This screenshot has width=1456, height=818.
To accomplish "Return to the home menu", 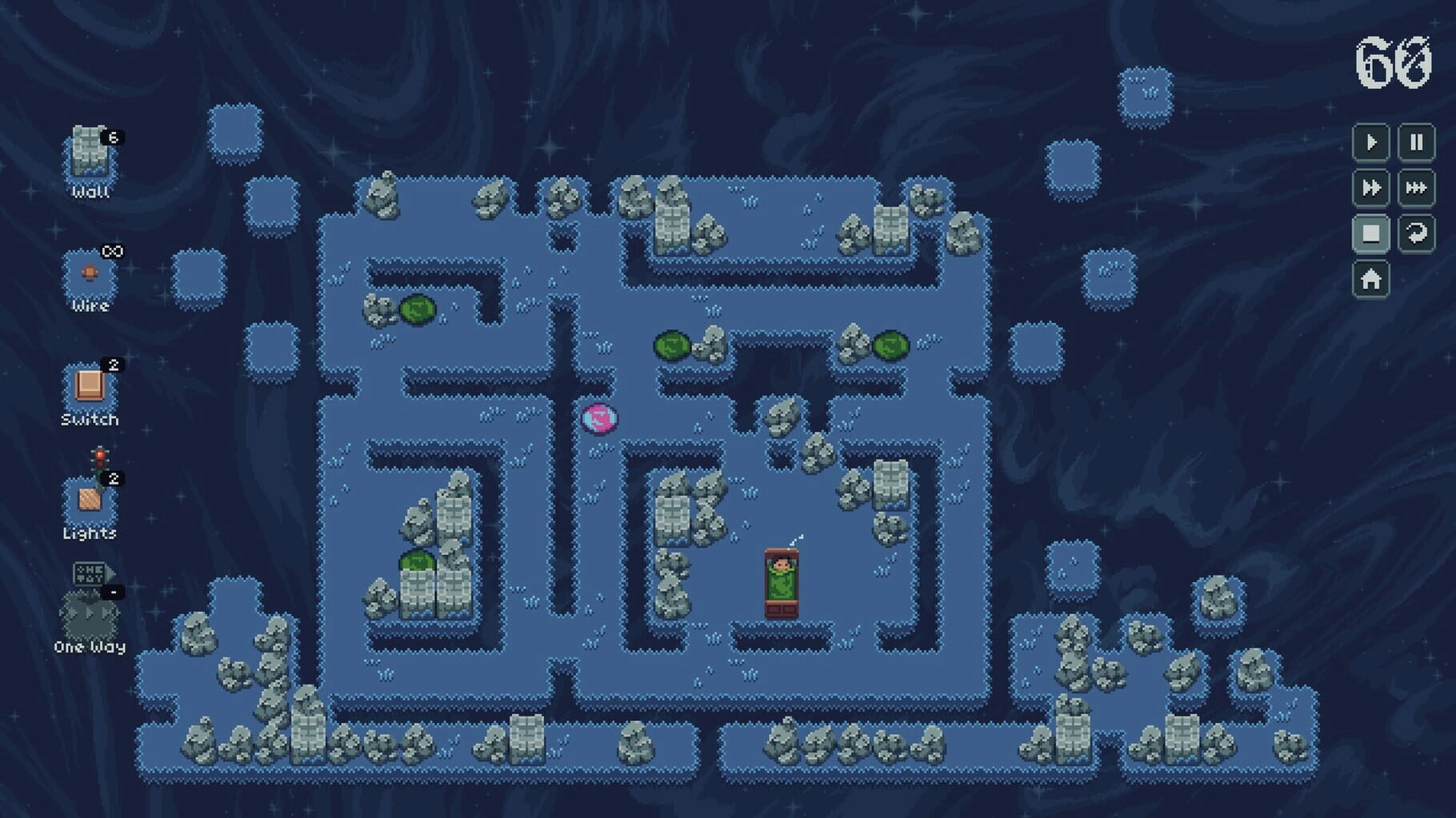I will [x=1370, y=279].
